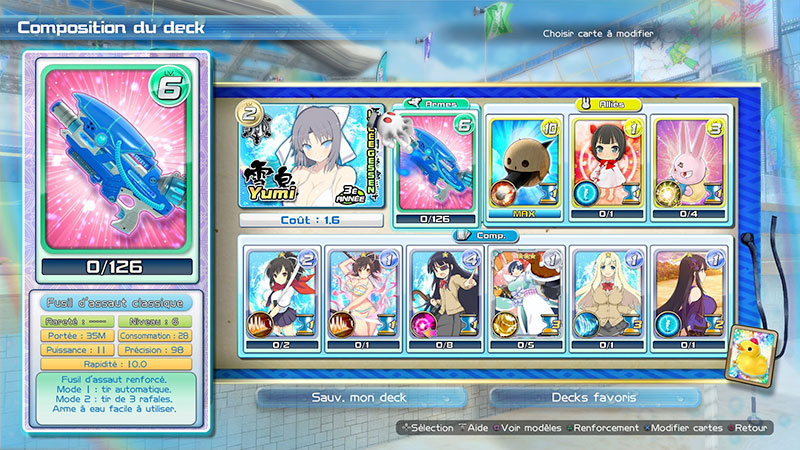Image resolution: width=800 pixels, height=450 pixels.
Task: Choose the blue water gun weapon card
Action: point(438,162)
